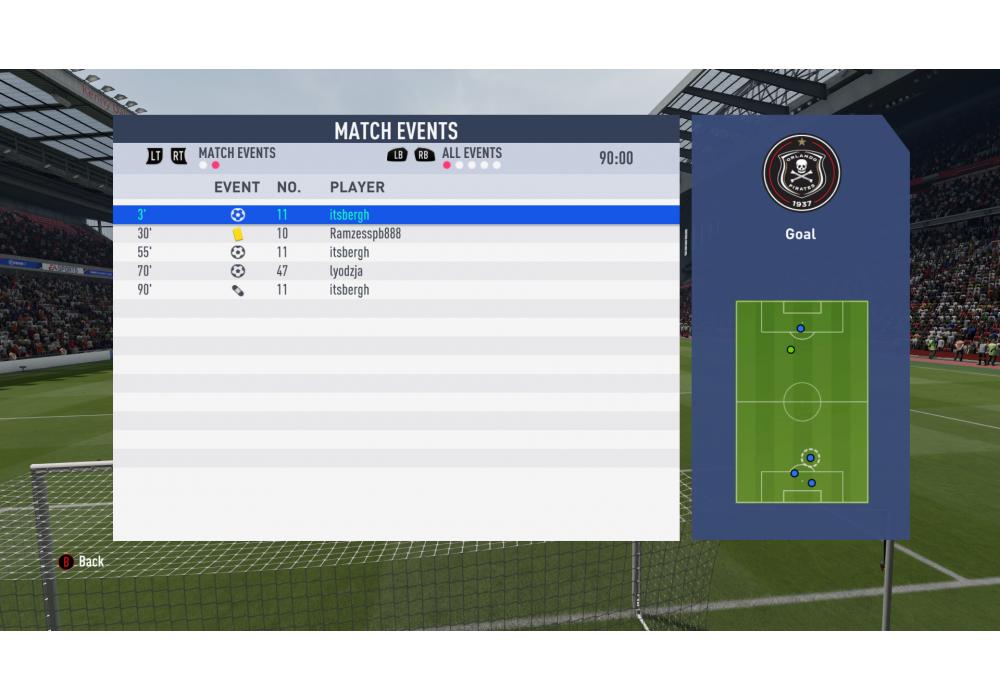Click the Orlando Pirates club crest

801,173
